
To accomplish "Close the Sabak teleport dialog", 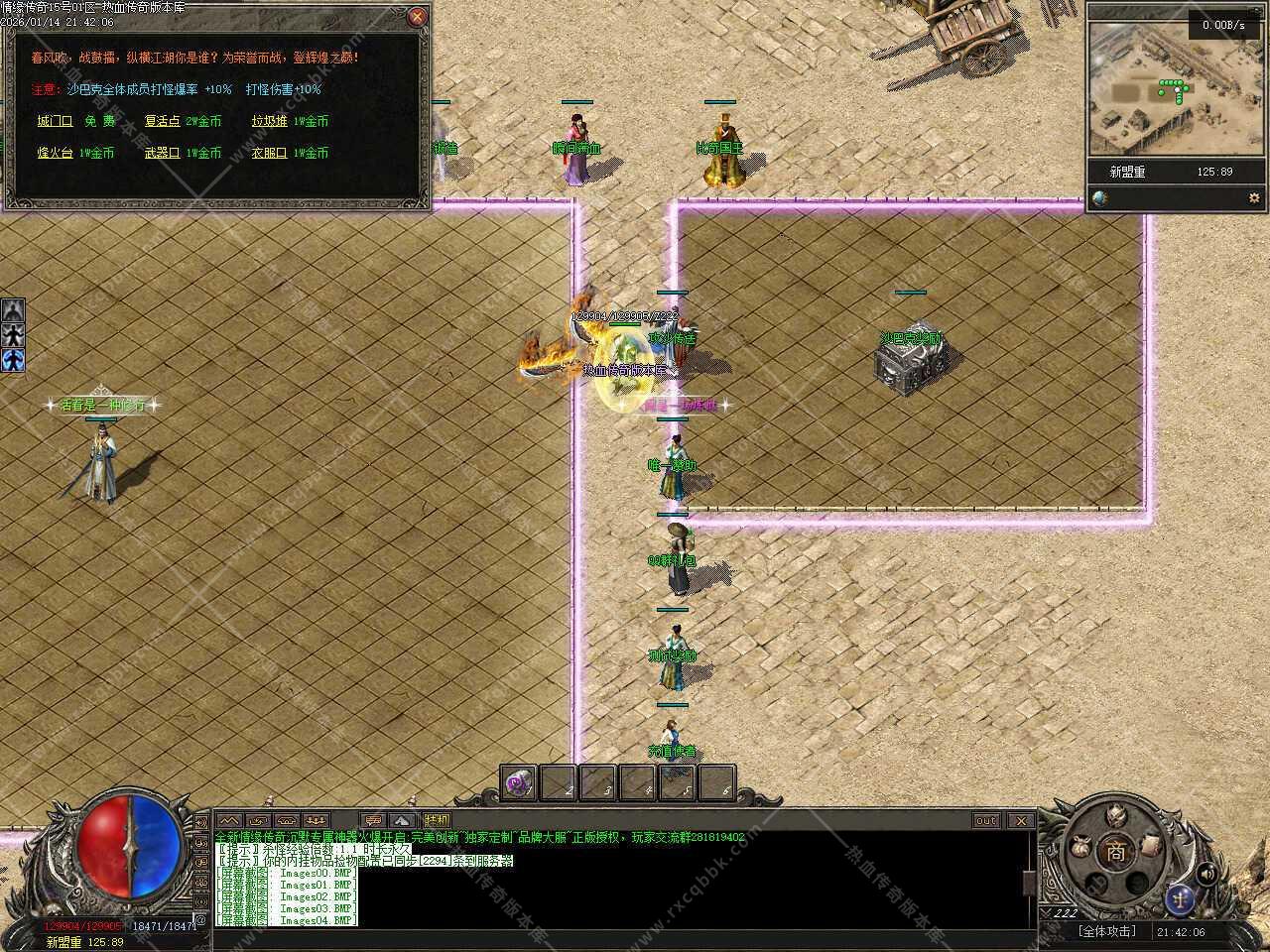I will coord(418,16).
